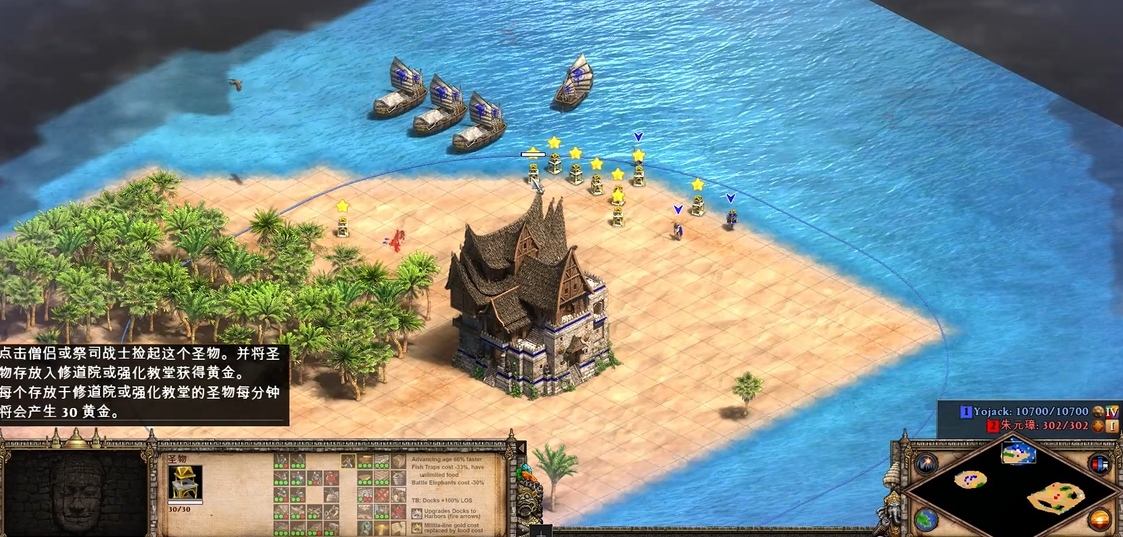Activate the flare signal button beside minimap
The image size is (1123, 537).
coord(927,463)
